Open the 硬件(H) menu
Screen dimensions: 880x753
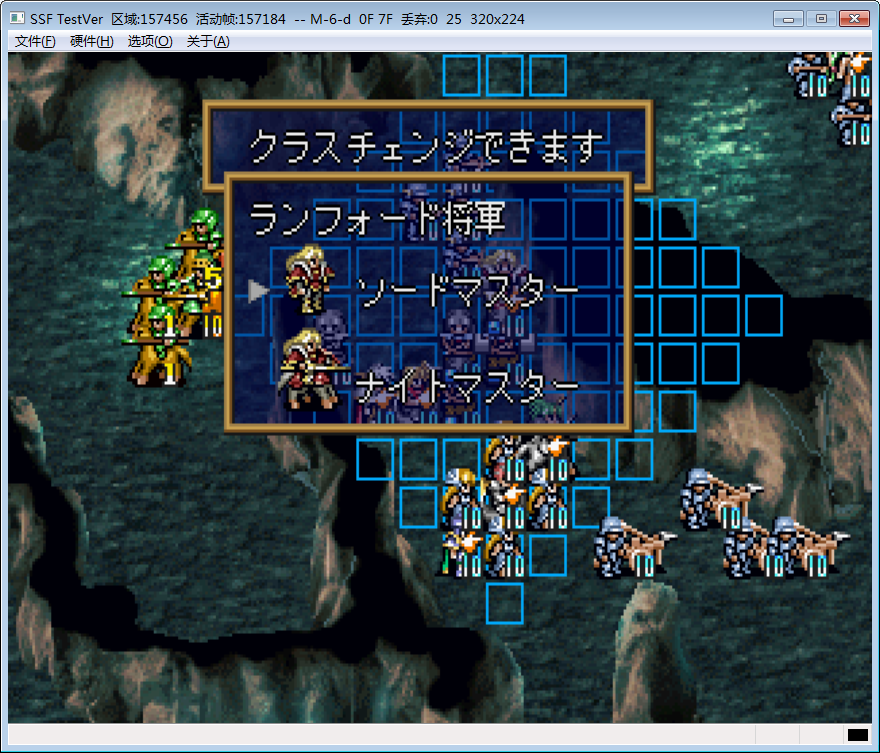click(92, 41)
